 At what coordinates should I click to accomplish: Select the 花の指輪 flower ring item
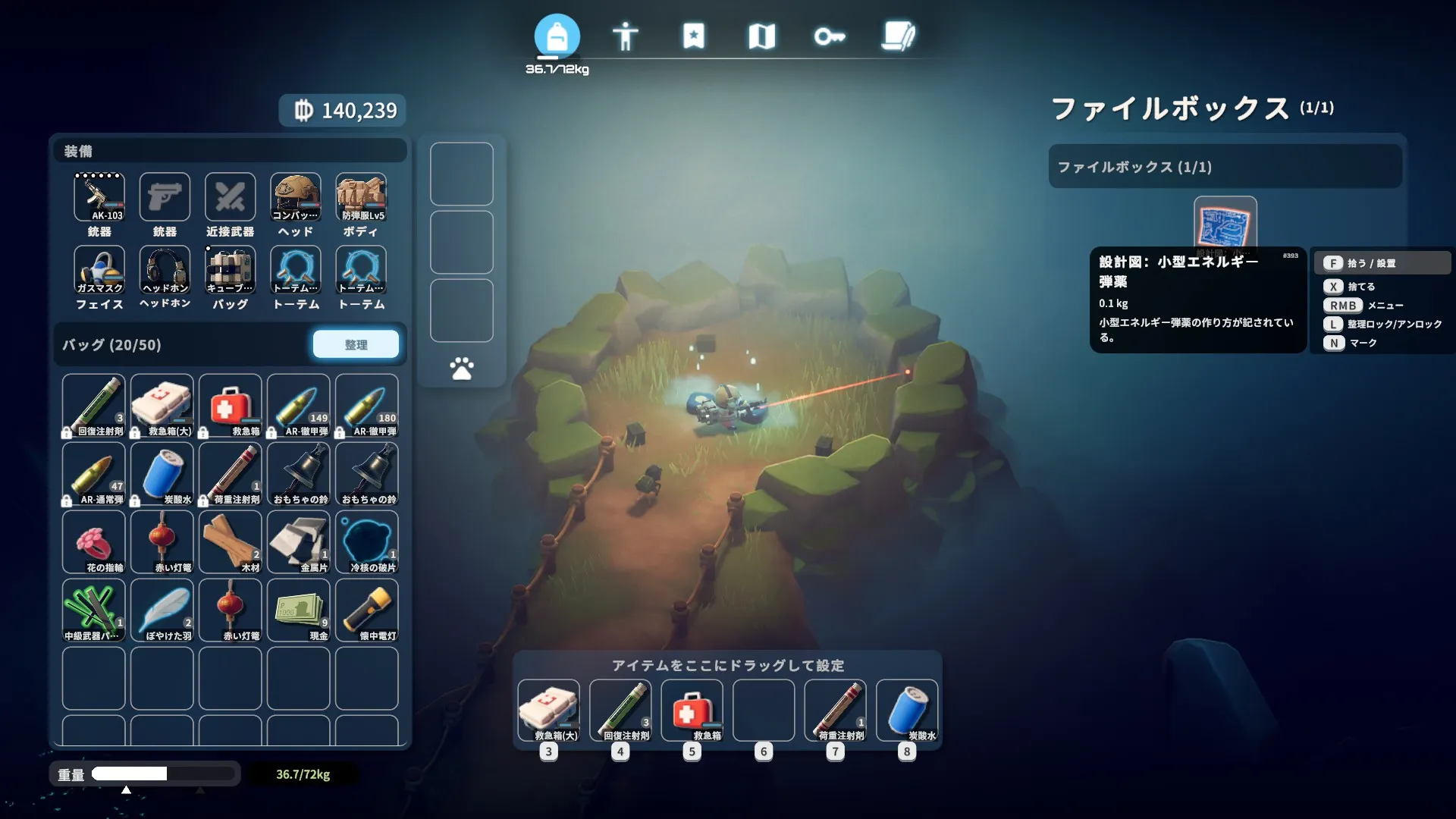coord(94,542)
